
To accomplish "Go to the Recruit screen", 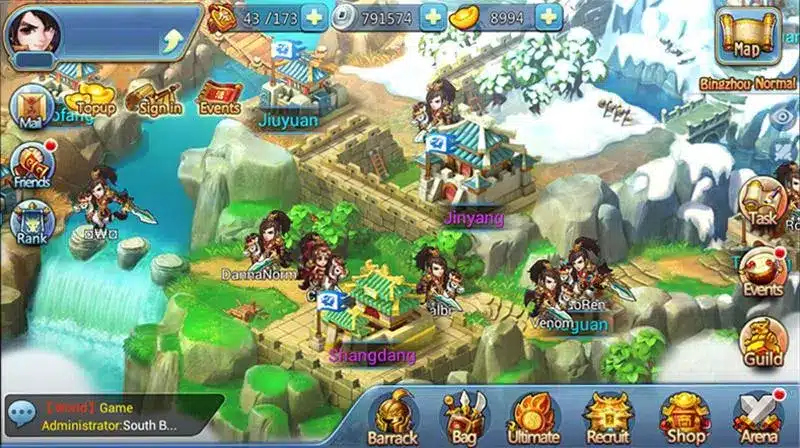I will point(607,416).
